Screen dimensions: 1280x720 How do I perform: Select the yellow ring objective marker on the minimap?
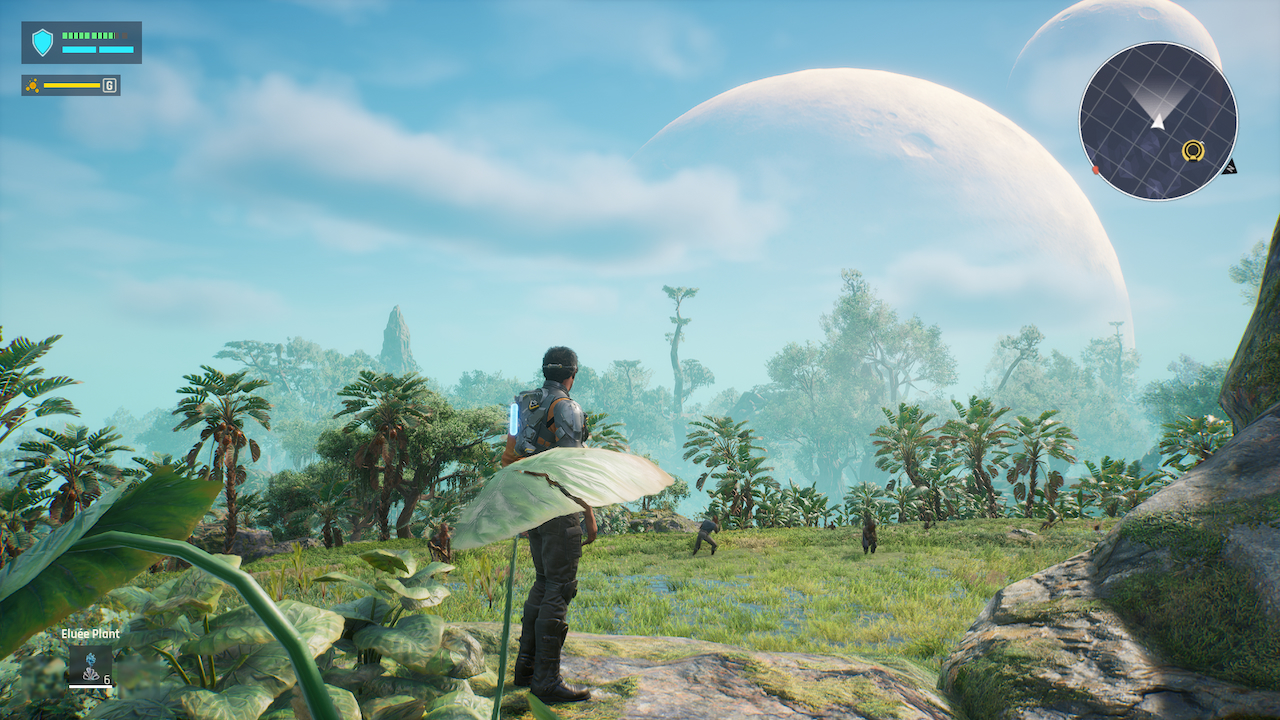coord(1194,150)
